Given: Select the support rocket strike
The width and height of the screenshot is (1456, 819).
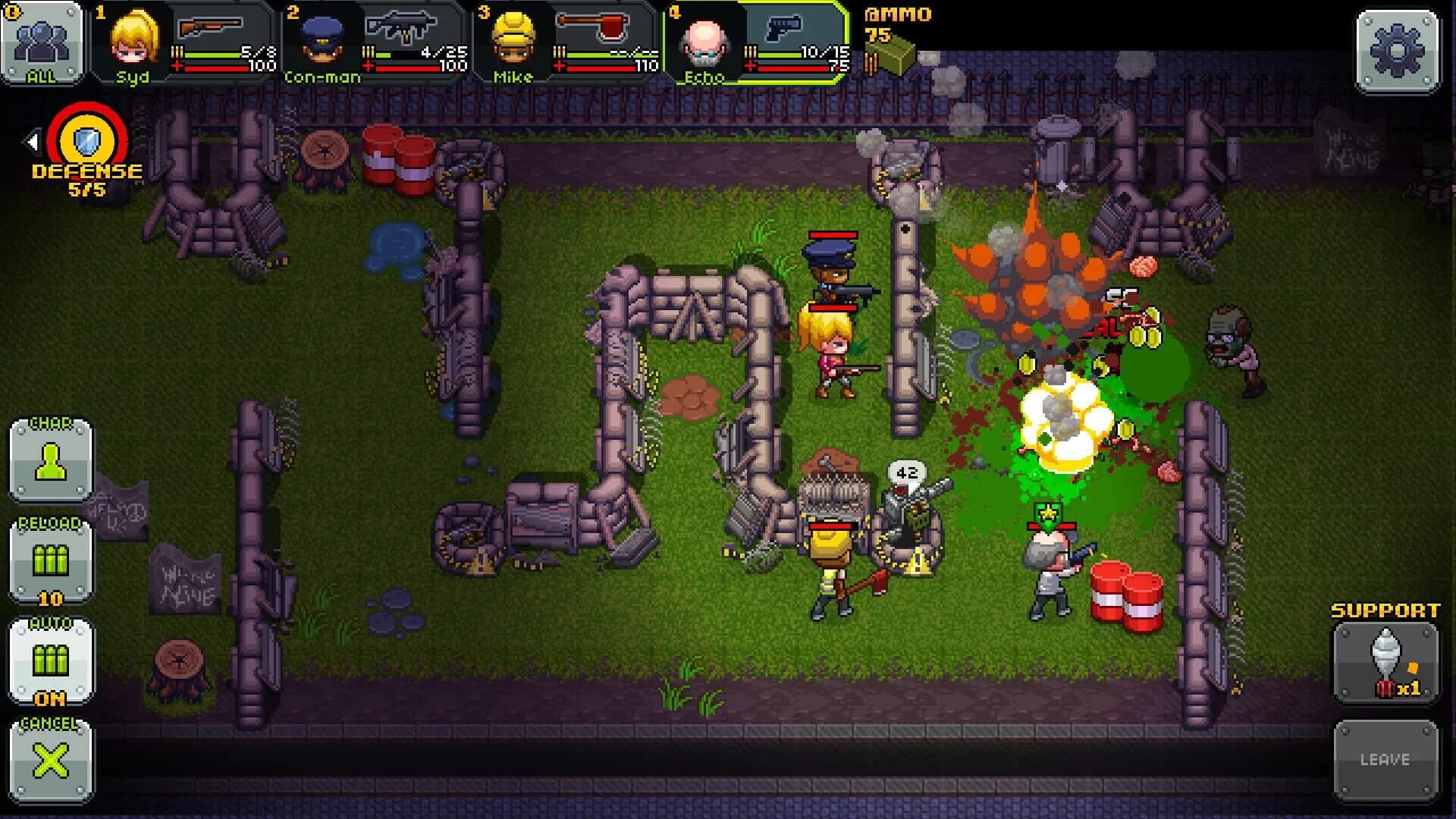Looking at the screenshot, I should 1385,661.
